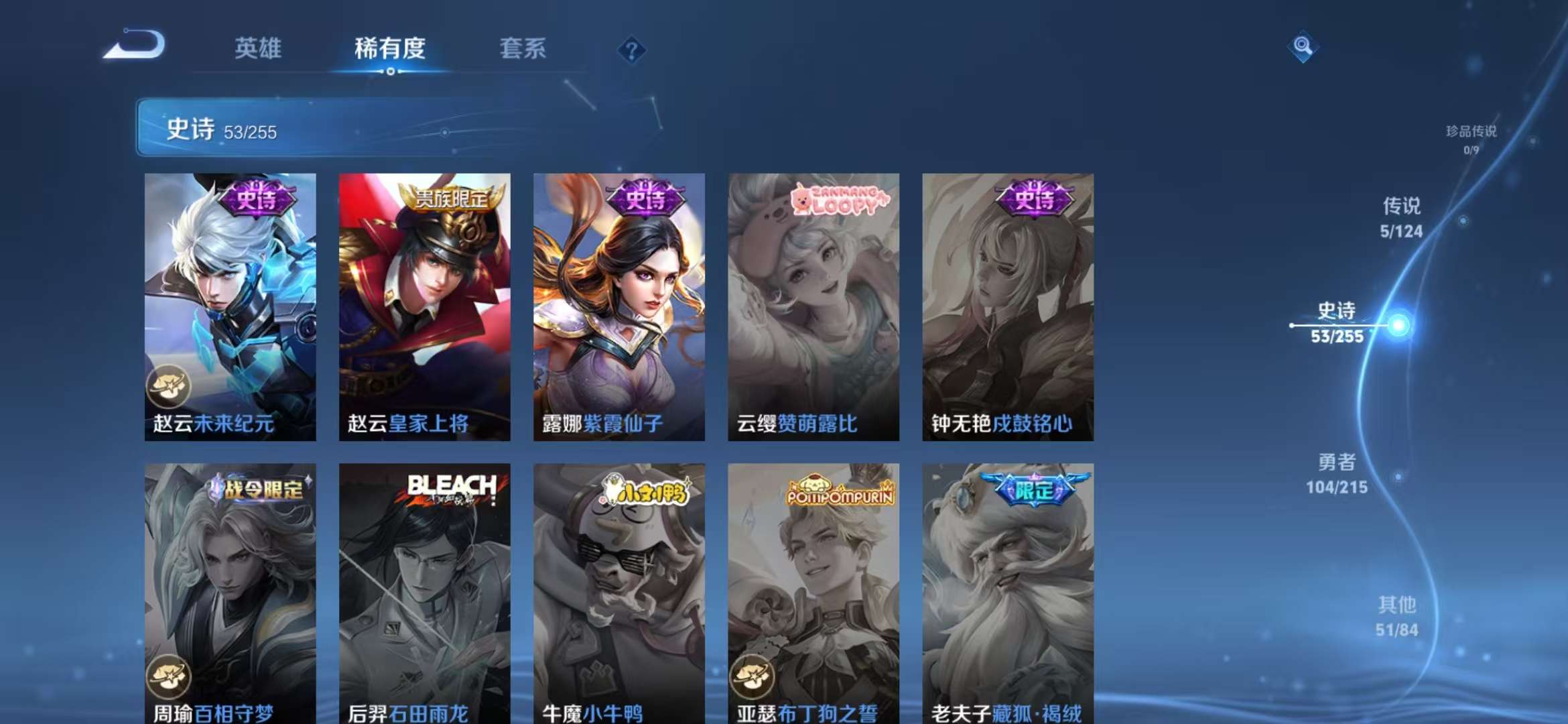The height and width of the screenshot is (724, 1568).
Task: Open the 云缨赞萌露比 skin
Action: (x=811, y=308)
